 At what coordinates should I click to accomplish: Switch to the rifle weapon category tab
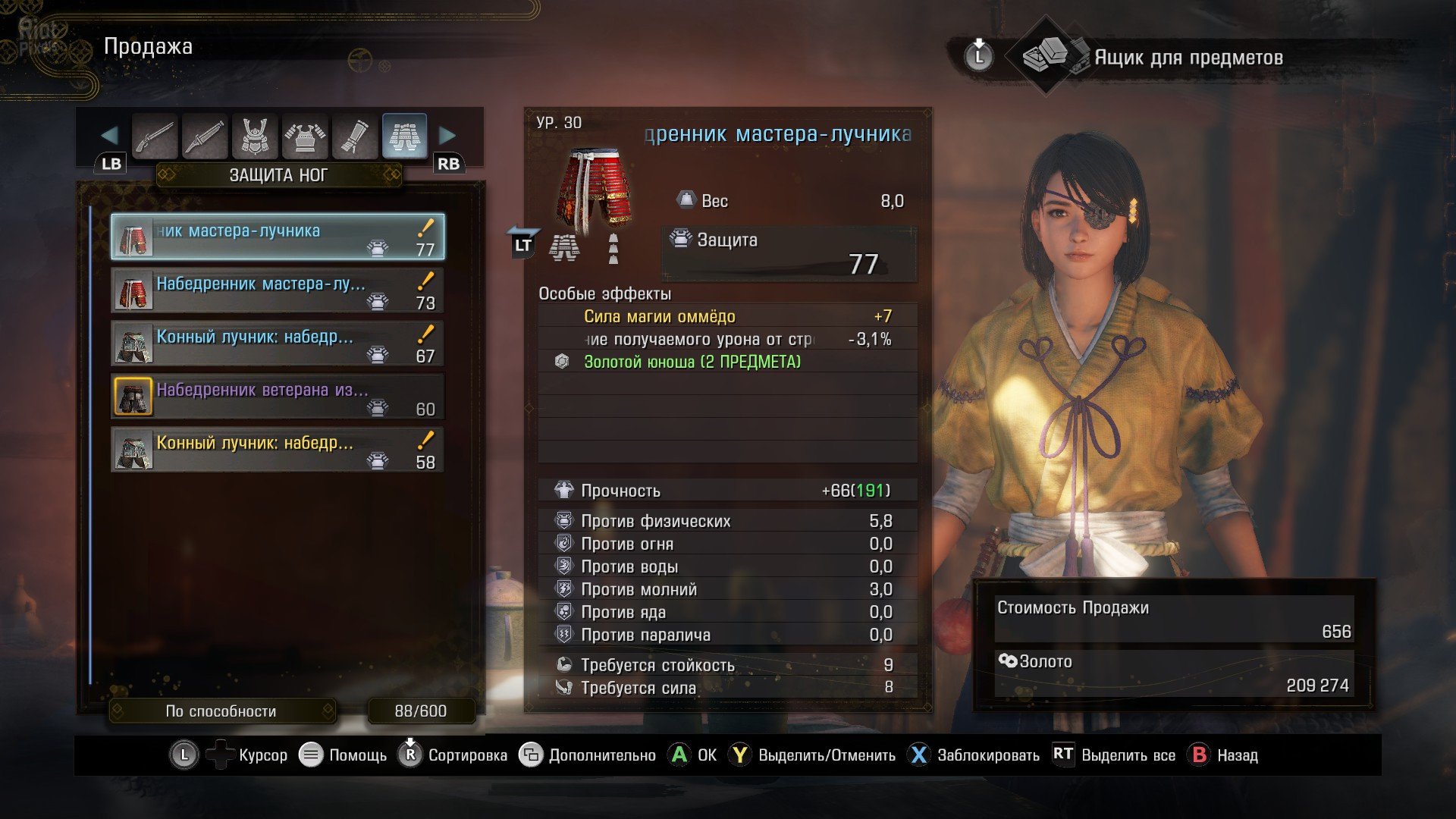[155, 136]
